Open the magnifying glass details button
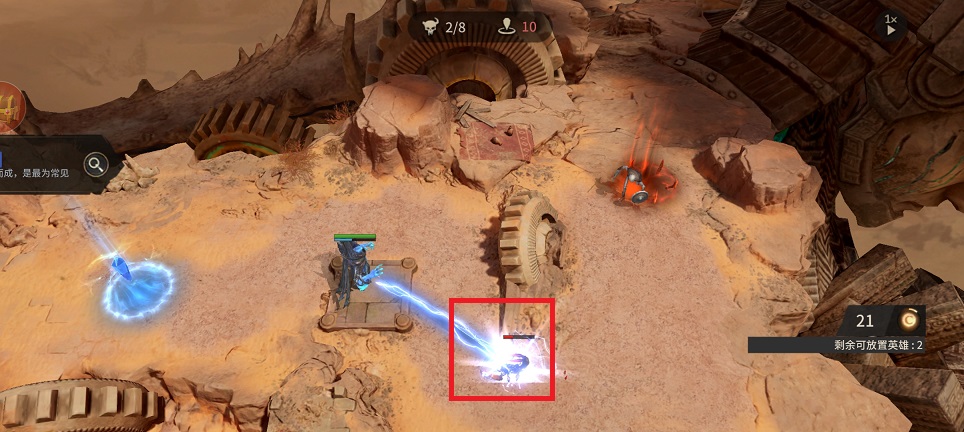Screen dimensions: 964x432 pyautogui.click(x=96, y=164)
